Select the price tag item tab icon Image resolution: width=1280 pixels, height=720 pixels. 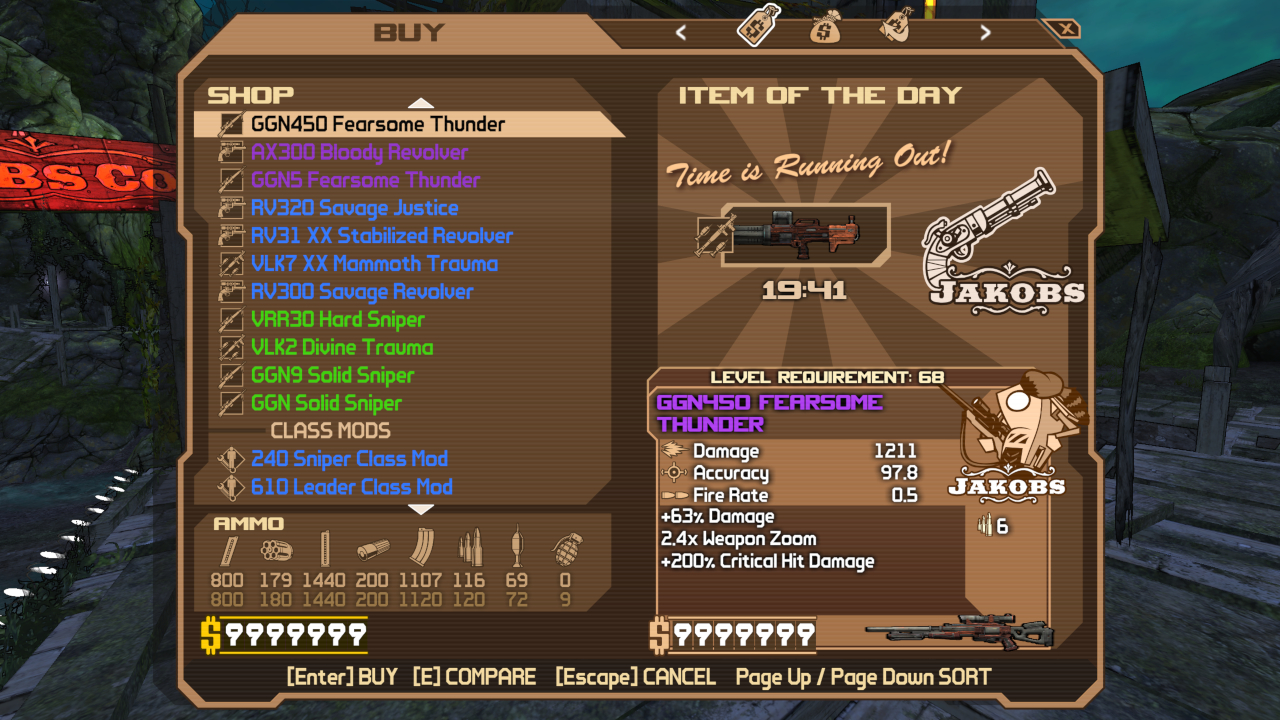tap(756, 27)
